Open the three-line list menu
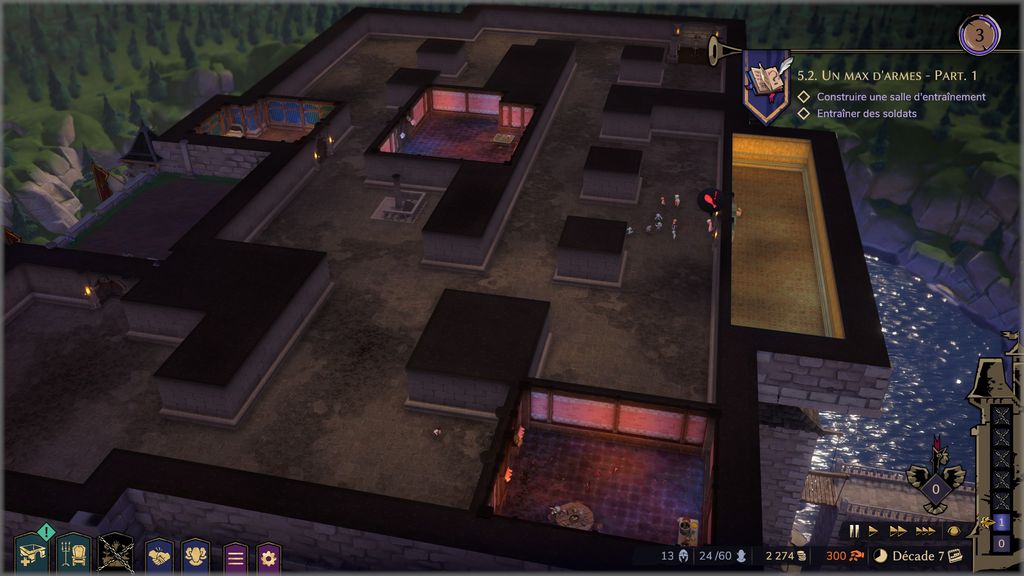 235,557
